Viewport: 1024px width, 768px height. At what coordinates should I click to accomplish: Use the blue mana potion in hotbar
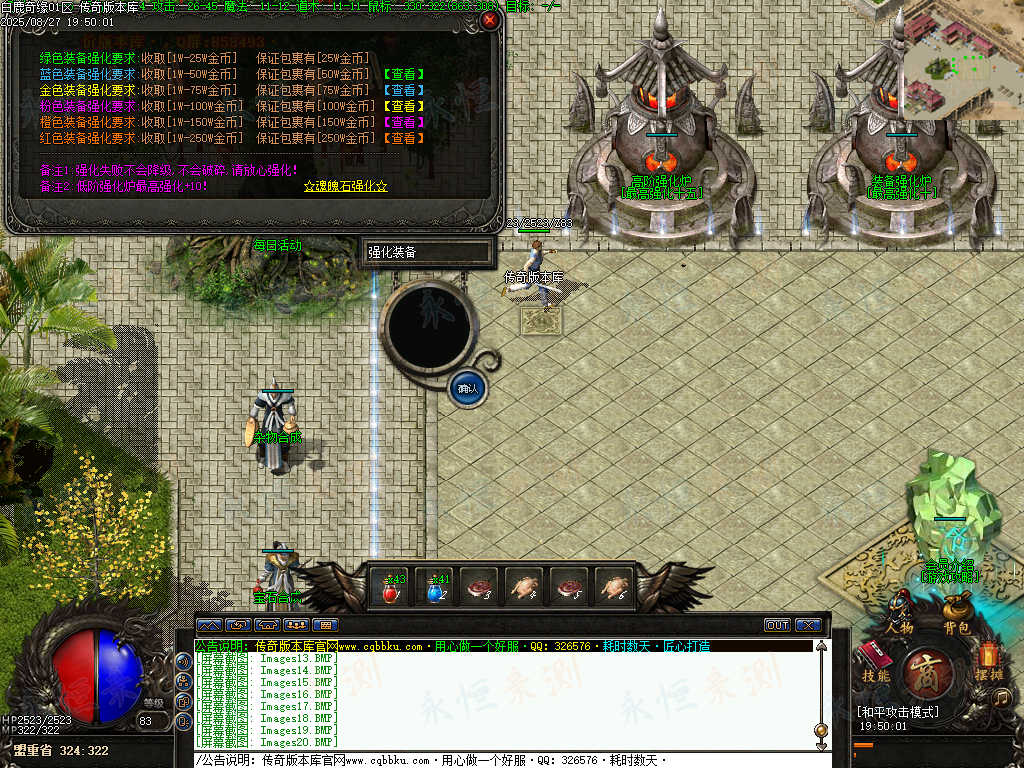pyautogui.click(x=436, y=589)
